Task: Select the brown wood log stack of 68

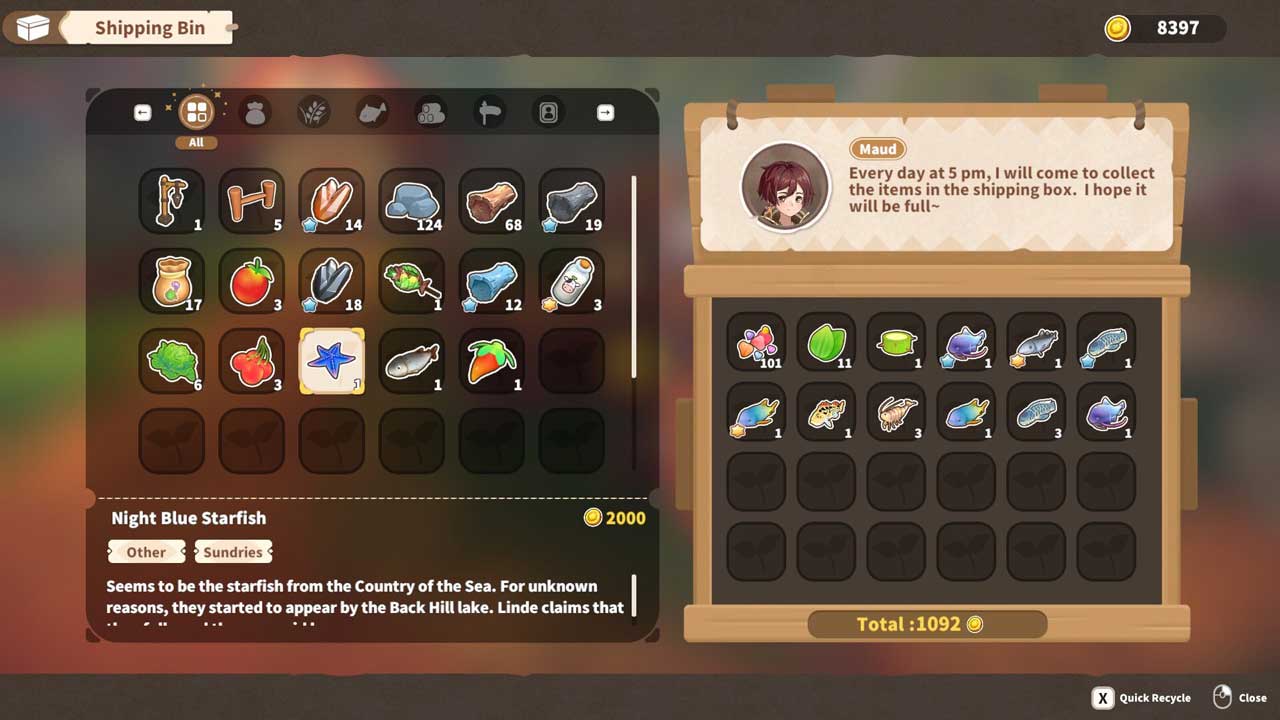Action: pyautogui.click(x=492, y=201)
